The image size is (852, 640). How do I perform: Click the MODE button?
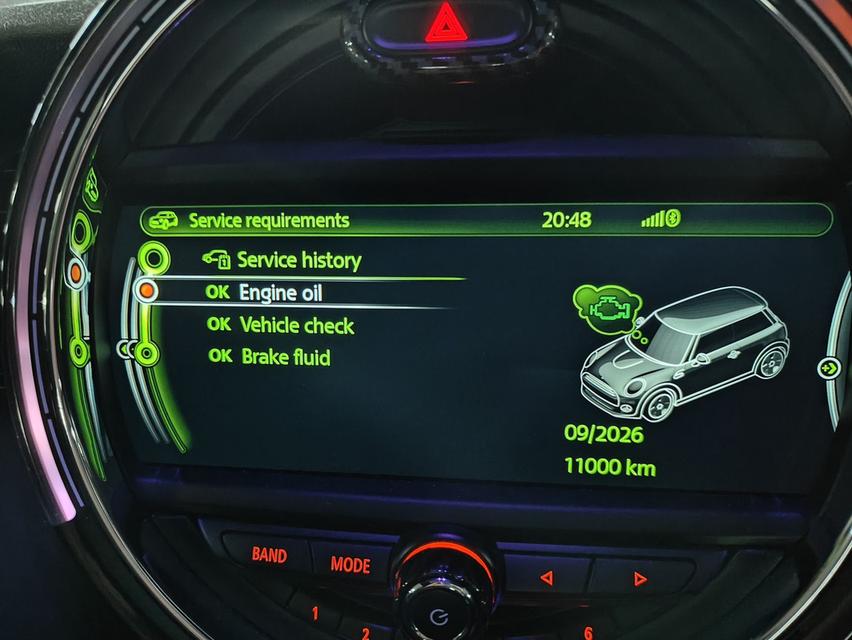point(350,565)
